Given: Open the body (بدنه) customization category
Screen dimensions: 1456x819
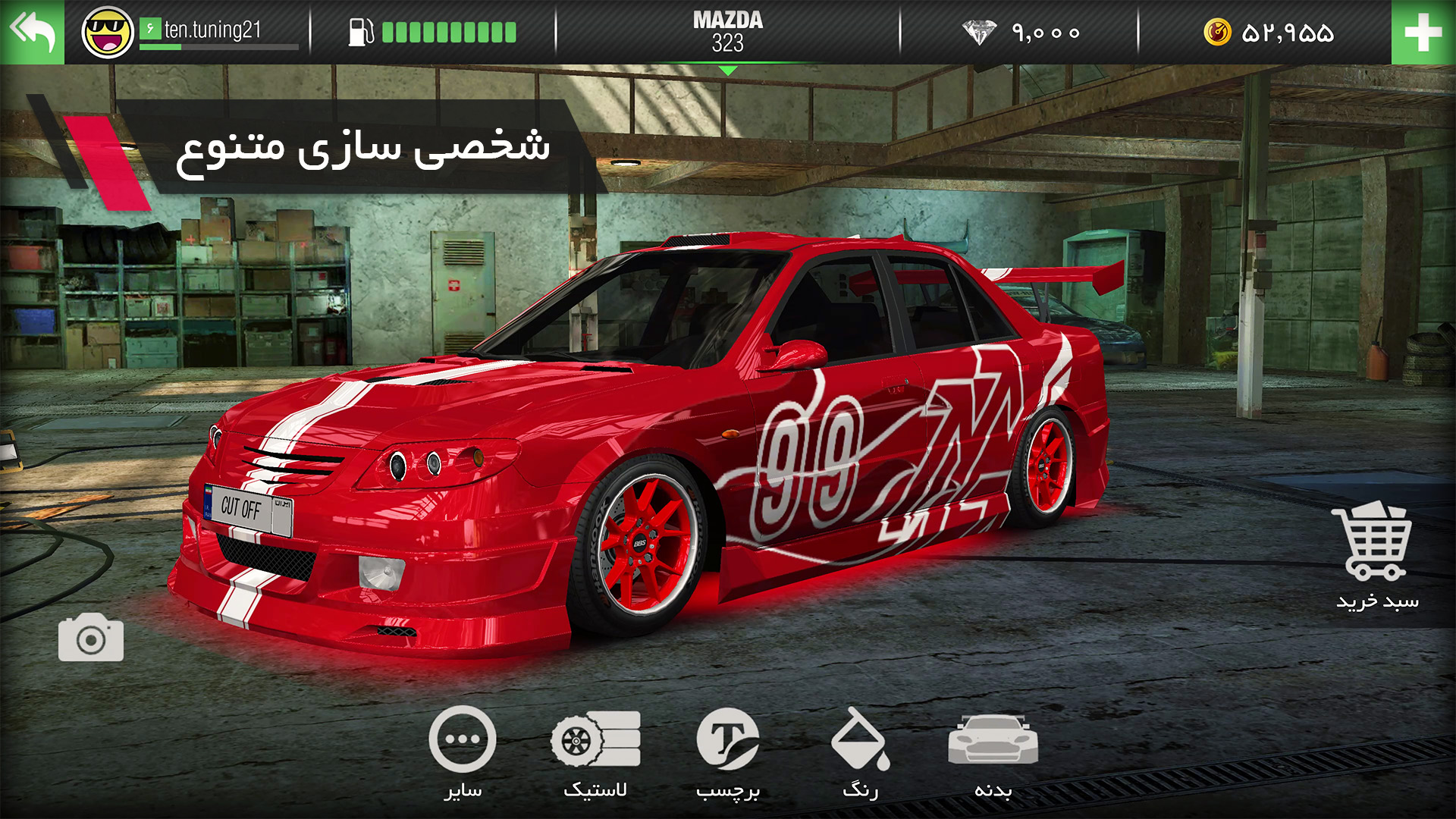Looking at the screenshot, I should pyautogui.click(x=993, y=752).
